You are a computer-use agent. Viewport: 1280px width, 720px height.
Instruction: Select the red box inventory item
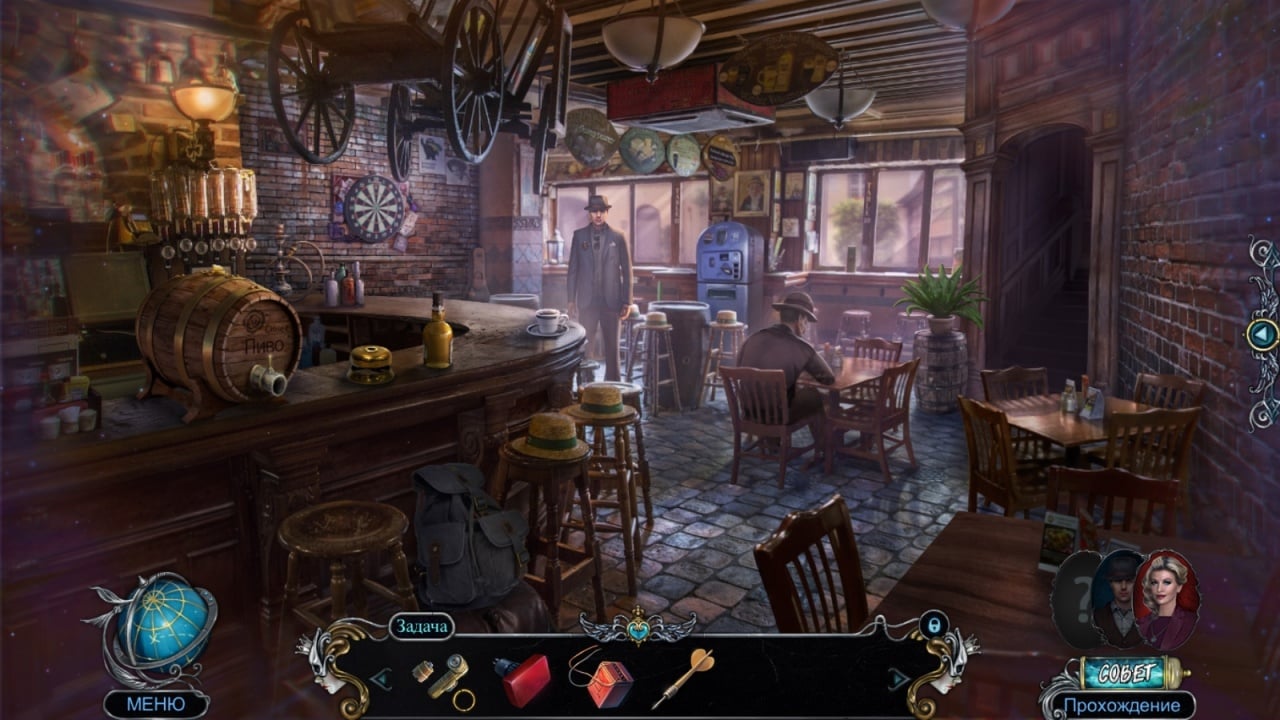[x=522, y=679]
